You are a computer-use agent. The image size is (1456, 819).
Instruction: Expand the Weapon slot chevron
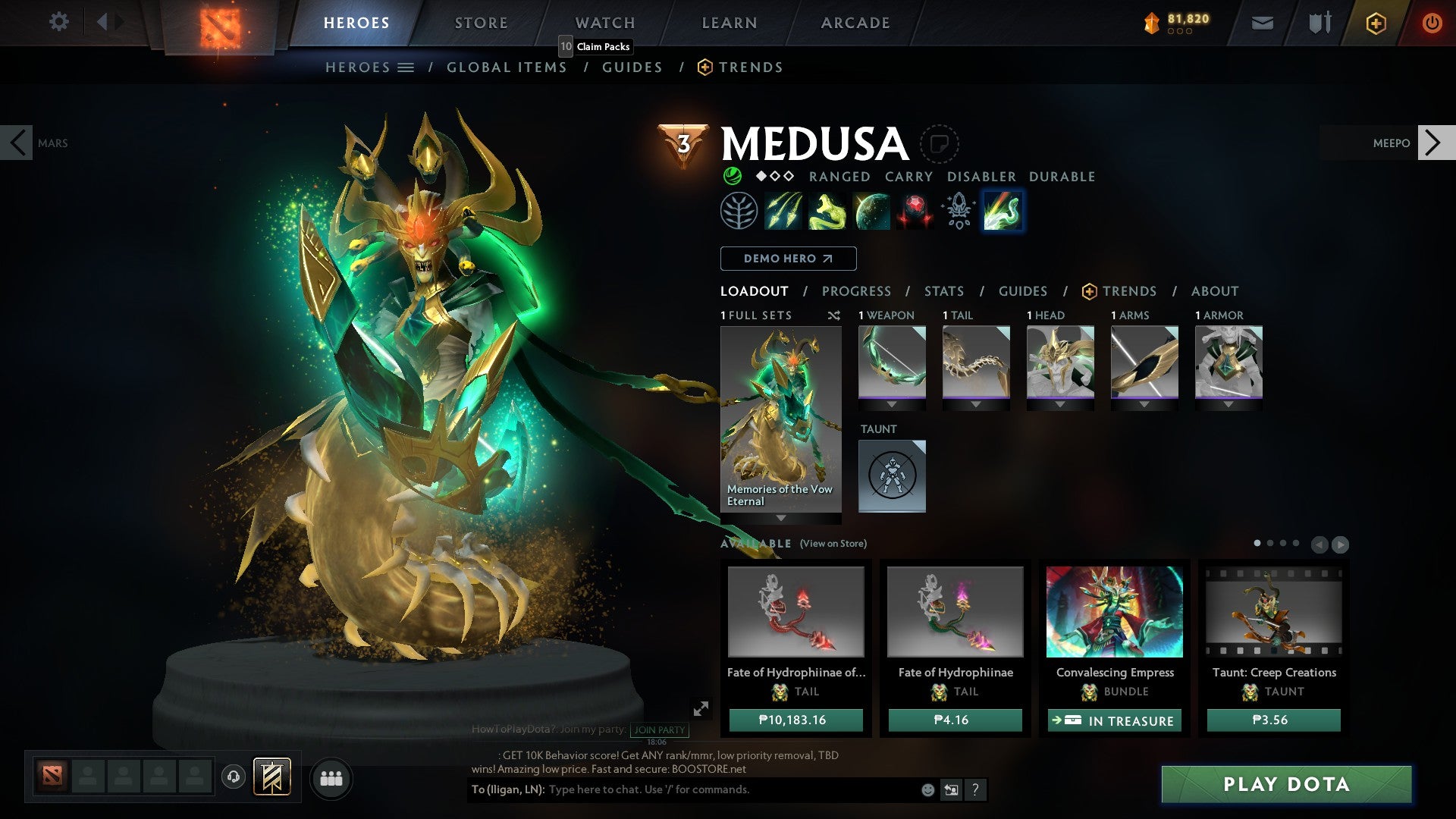click(892, 403)
